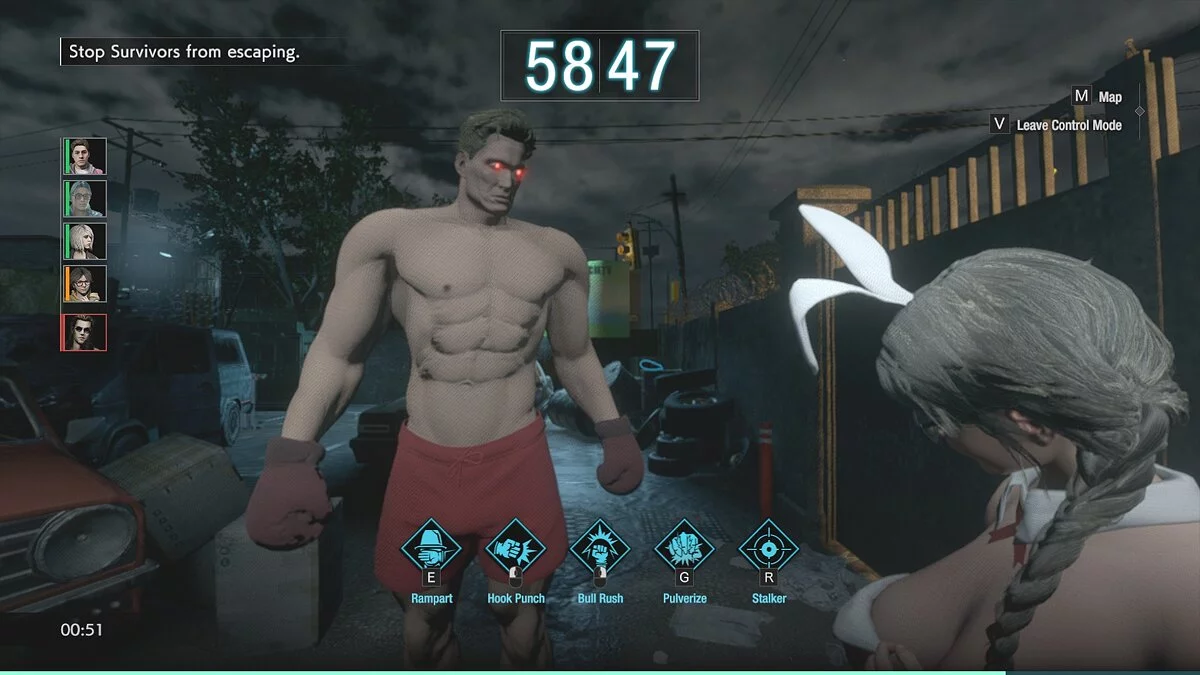The width and height of the screenshot is (1200, 675).
Task: Activate the Rampart ability icon
Action: (431, 547)
